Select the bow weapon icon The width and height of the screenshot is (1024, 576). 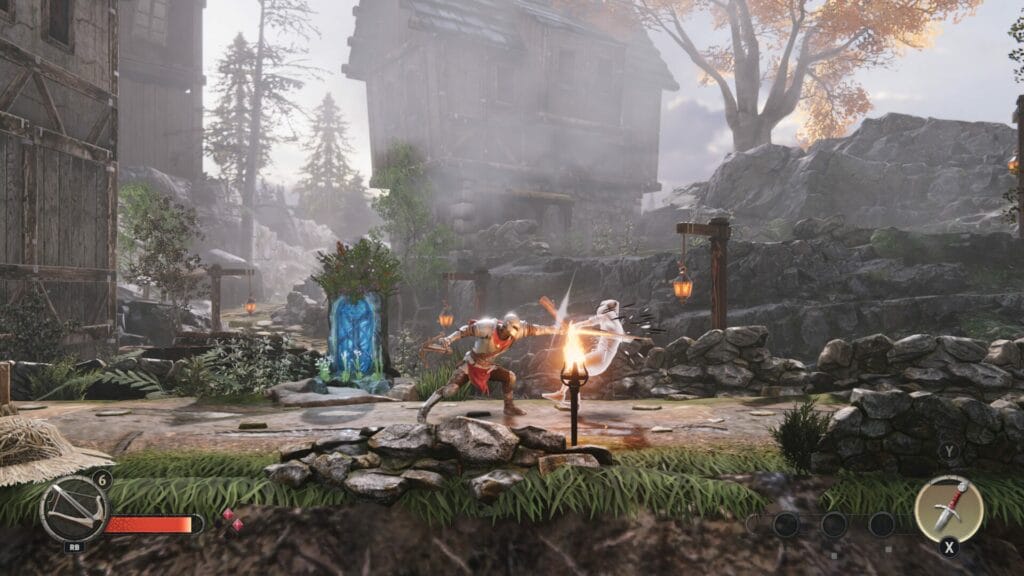73,509
